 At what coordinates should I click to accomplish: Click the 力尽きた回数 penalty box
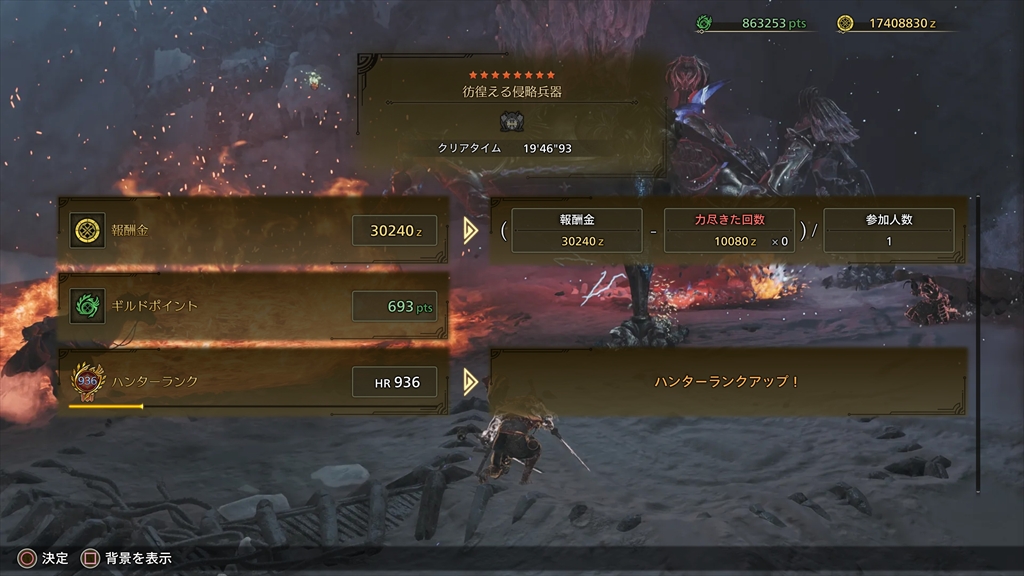pos(729,231)
